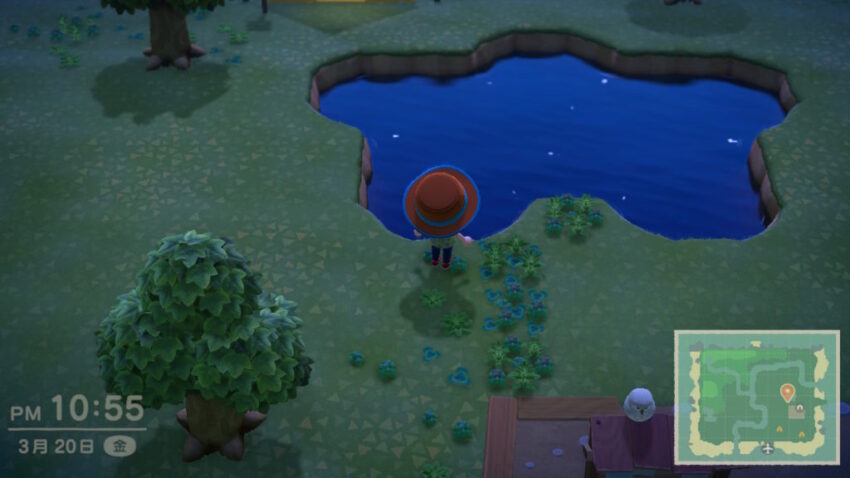Select the airplane airport icon on minimap
The width and height of the screenshot is (850, 478).
click(x=767, y=447)
